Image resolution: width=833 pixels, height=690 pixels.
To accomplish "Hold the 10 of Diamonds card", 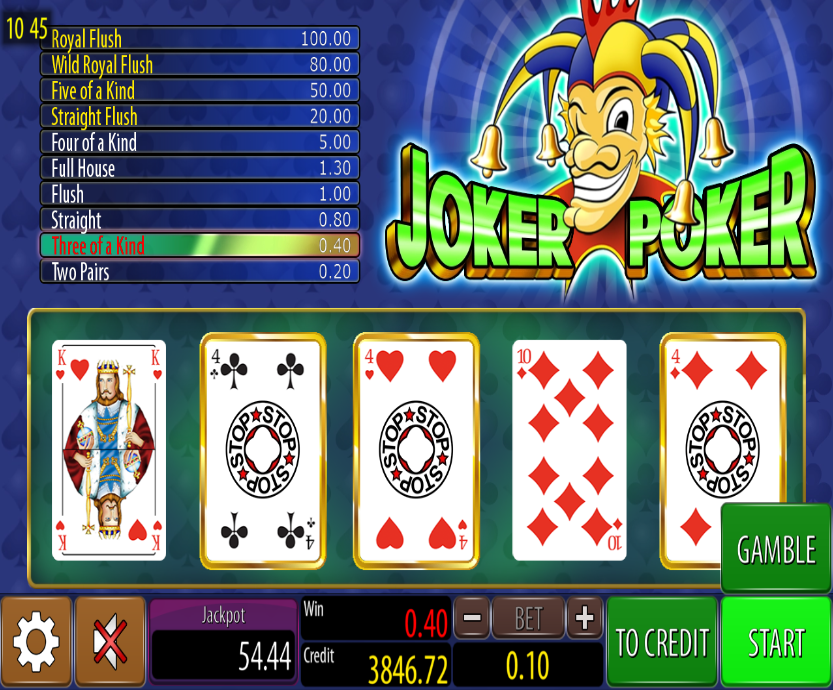I will point(569,449).
